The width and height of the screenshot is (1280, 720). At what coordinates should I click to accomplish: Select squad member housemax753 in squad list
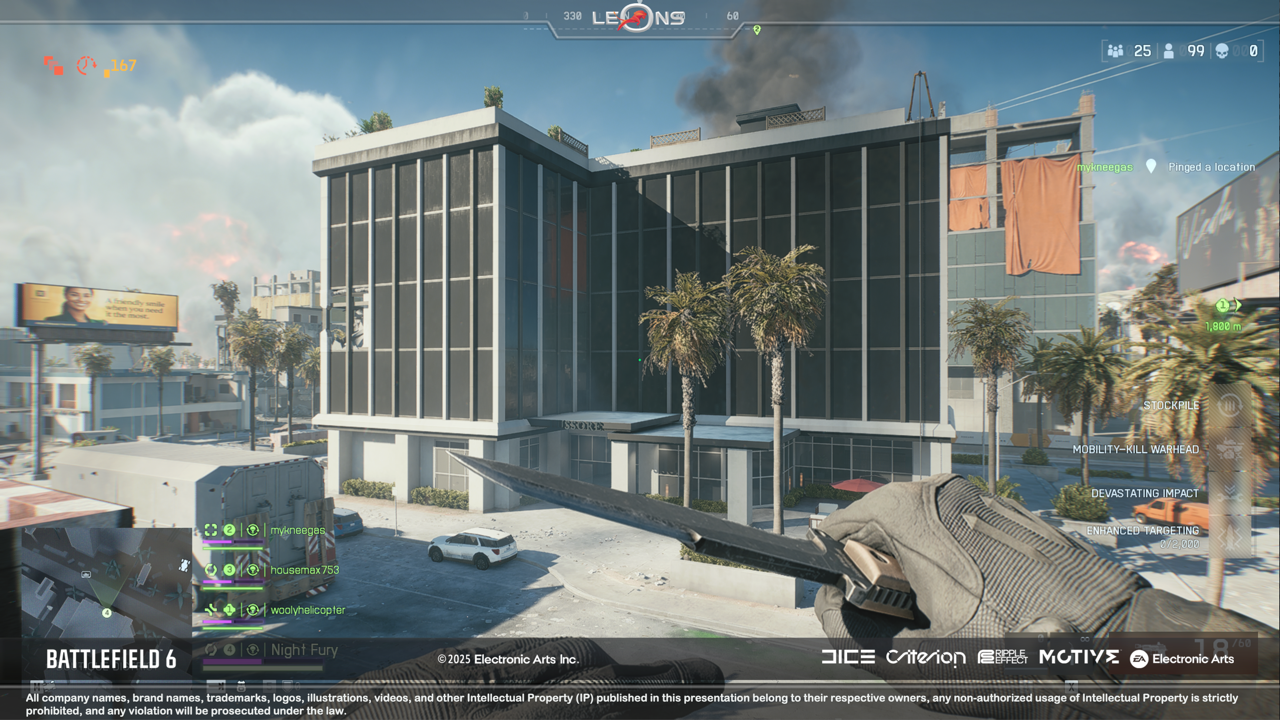[304, 570]
